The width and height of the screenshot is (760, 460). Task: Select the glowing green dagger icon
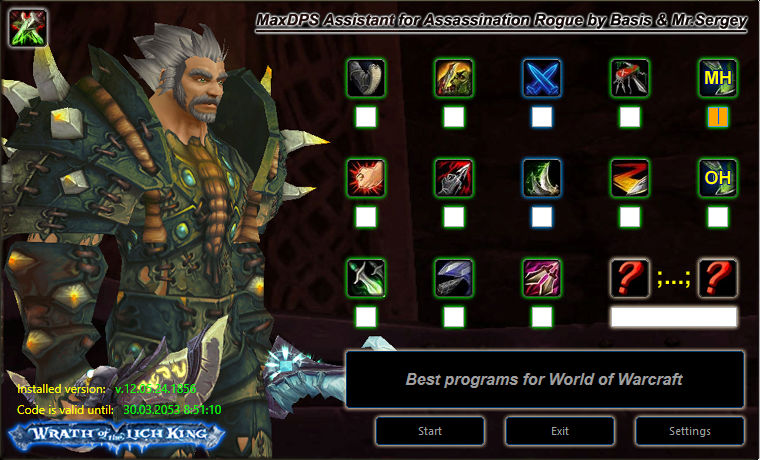point(366,278)
